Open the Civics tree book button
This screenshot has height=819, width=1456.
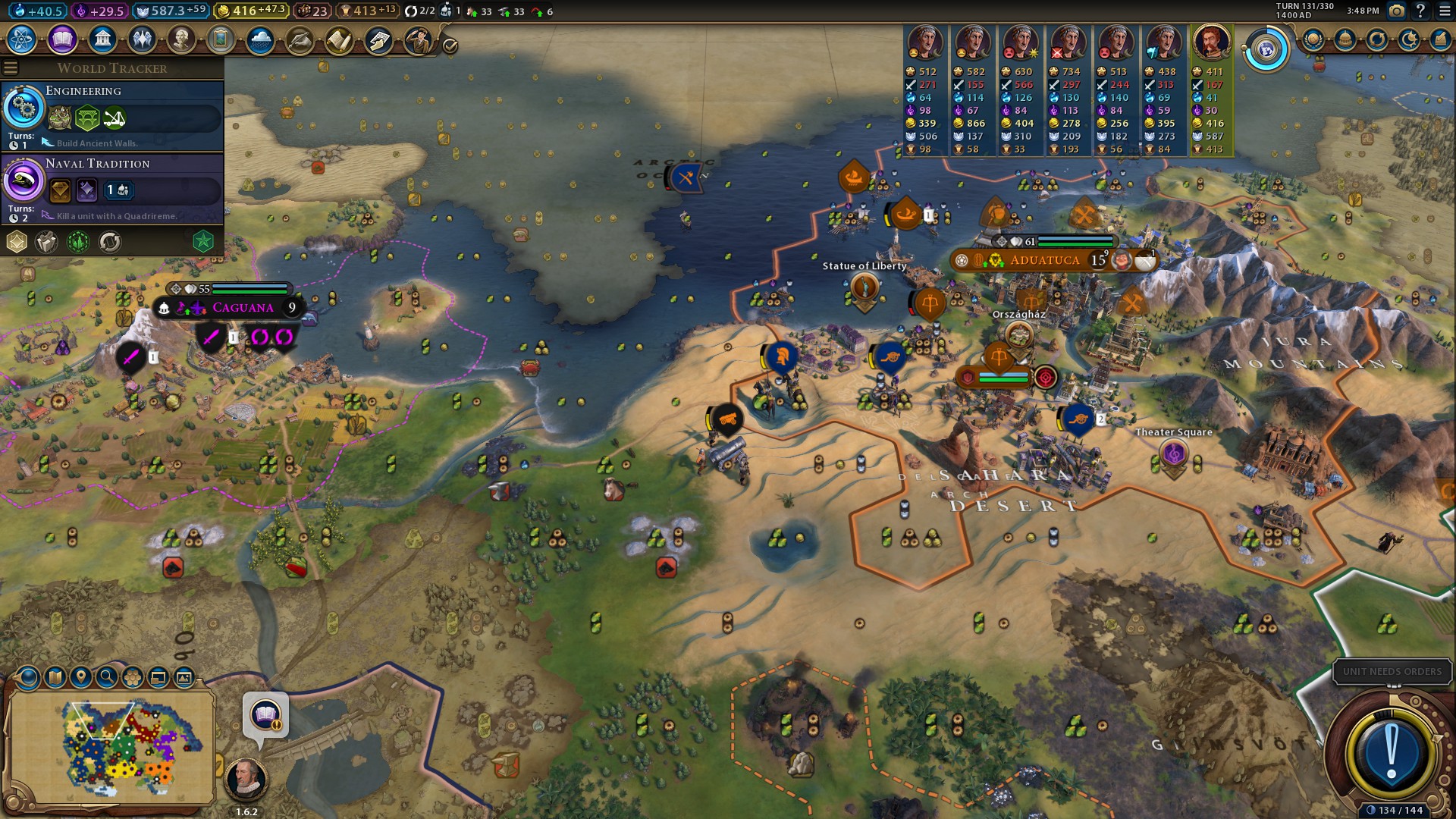(62, 39)
